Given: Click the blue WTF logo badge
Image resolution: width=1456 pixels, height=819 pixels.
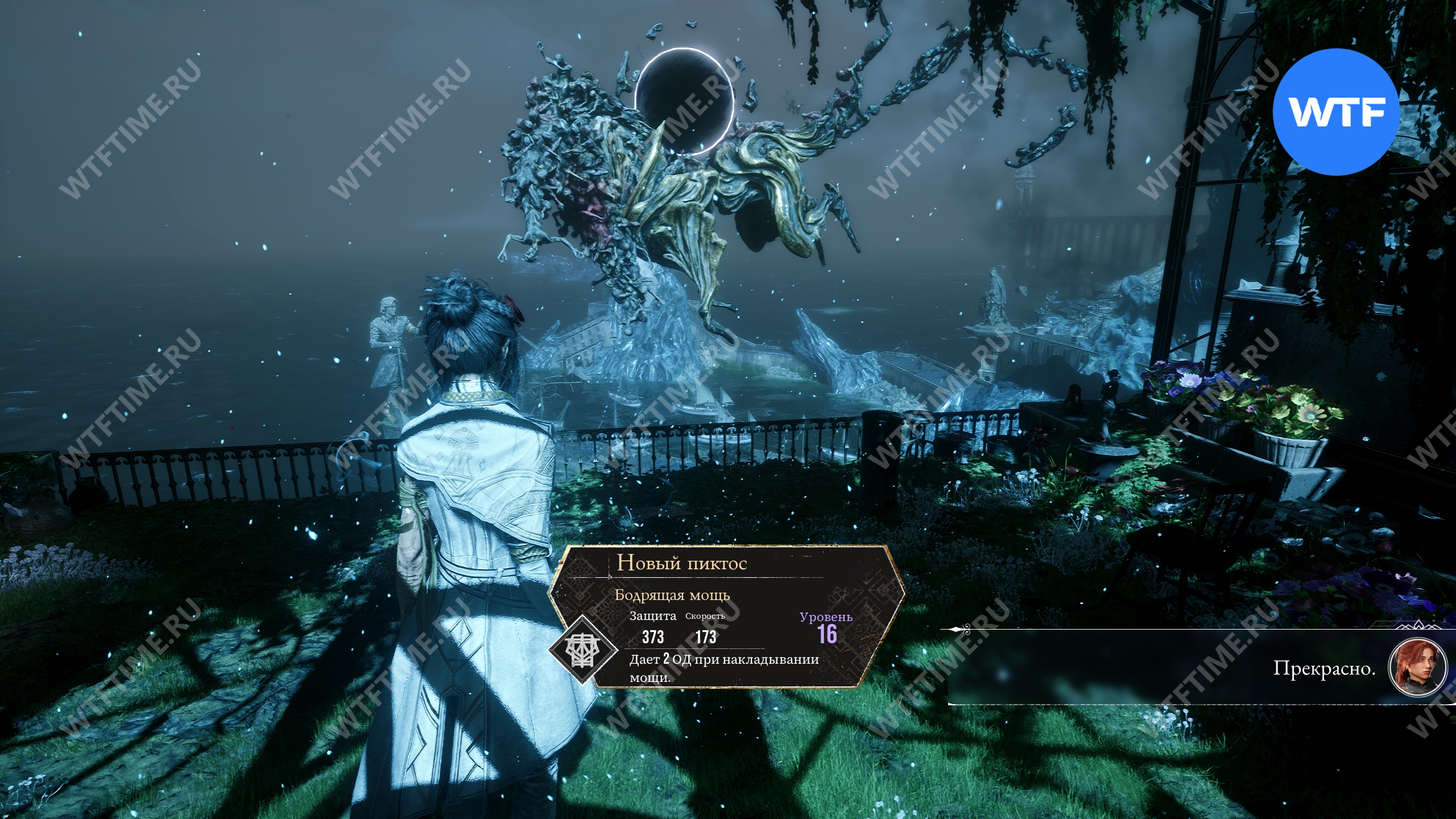Looking at the screenshot, I should coord(1335,112).
